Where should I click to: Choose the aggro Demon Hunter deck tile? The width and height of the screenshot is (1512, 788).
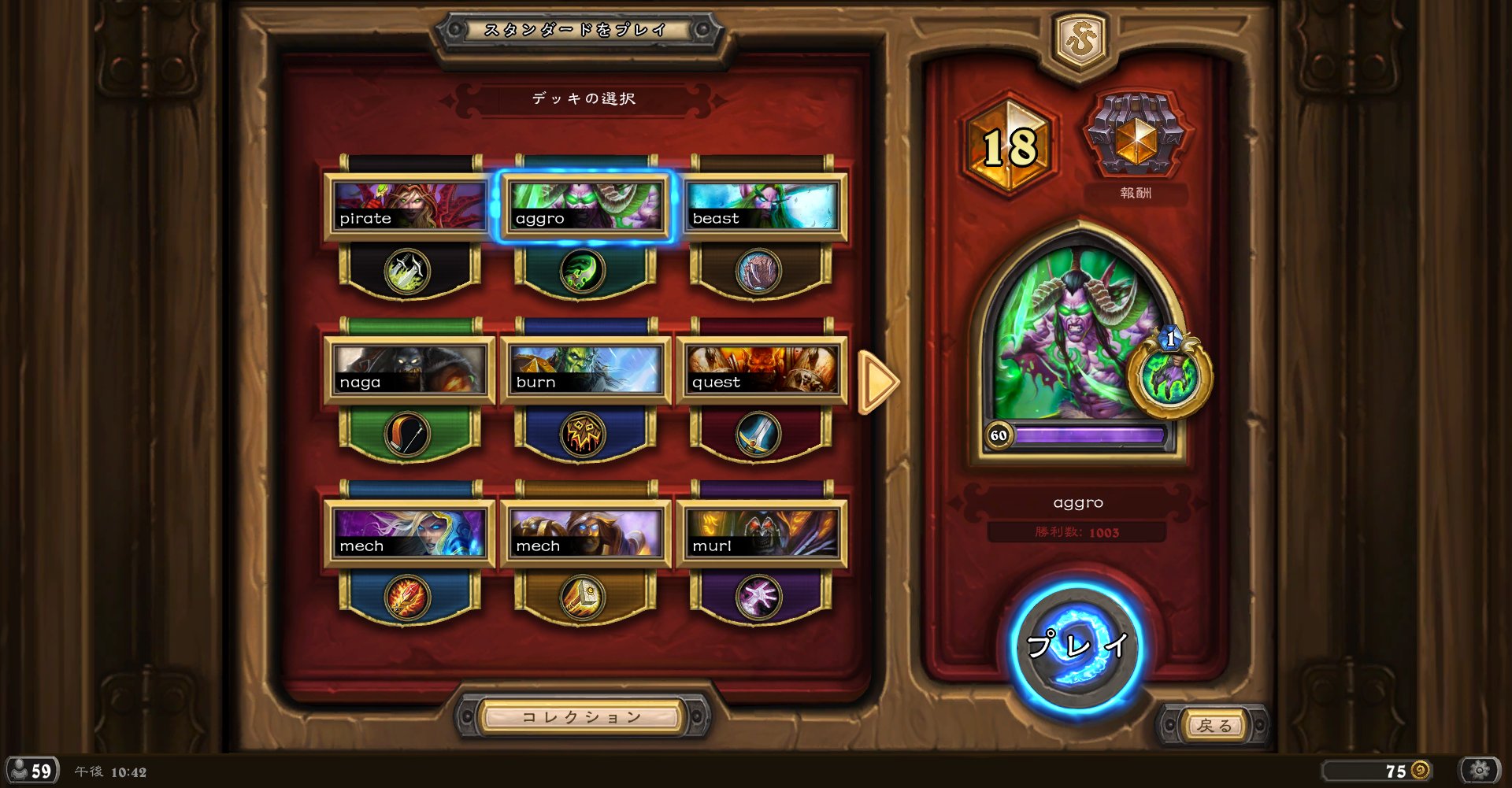584,206
